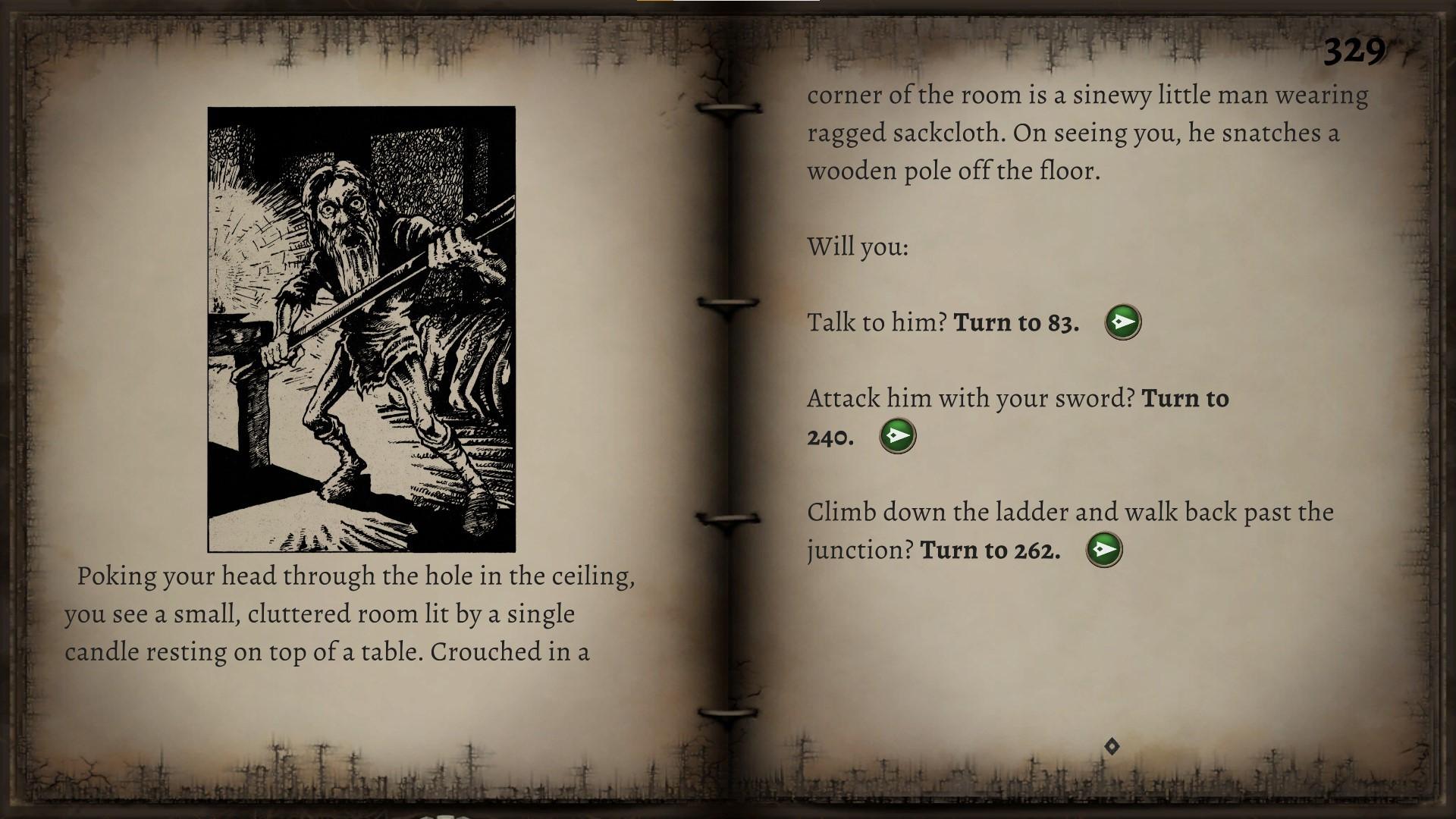Click the green arrow beside Turn to 240
Screen dimensions: 1456x819
click(897, 435)
